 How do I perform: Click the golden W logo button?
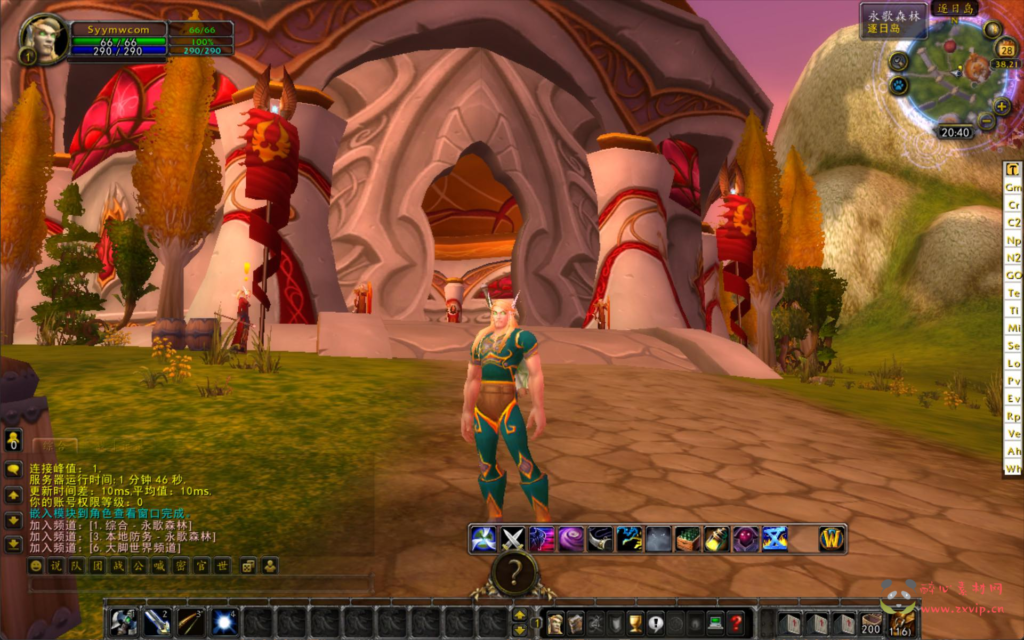point(832,539)
